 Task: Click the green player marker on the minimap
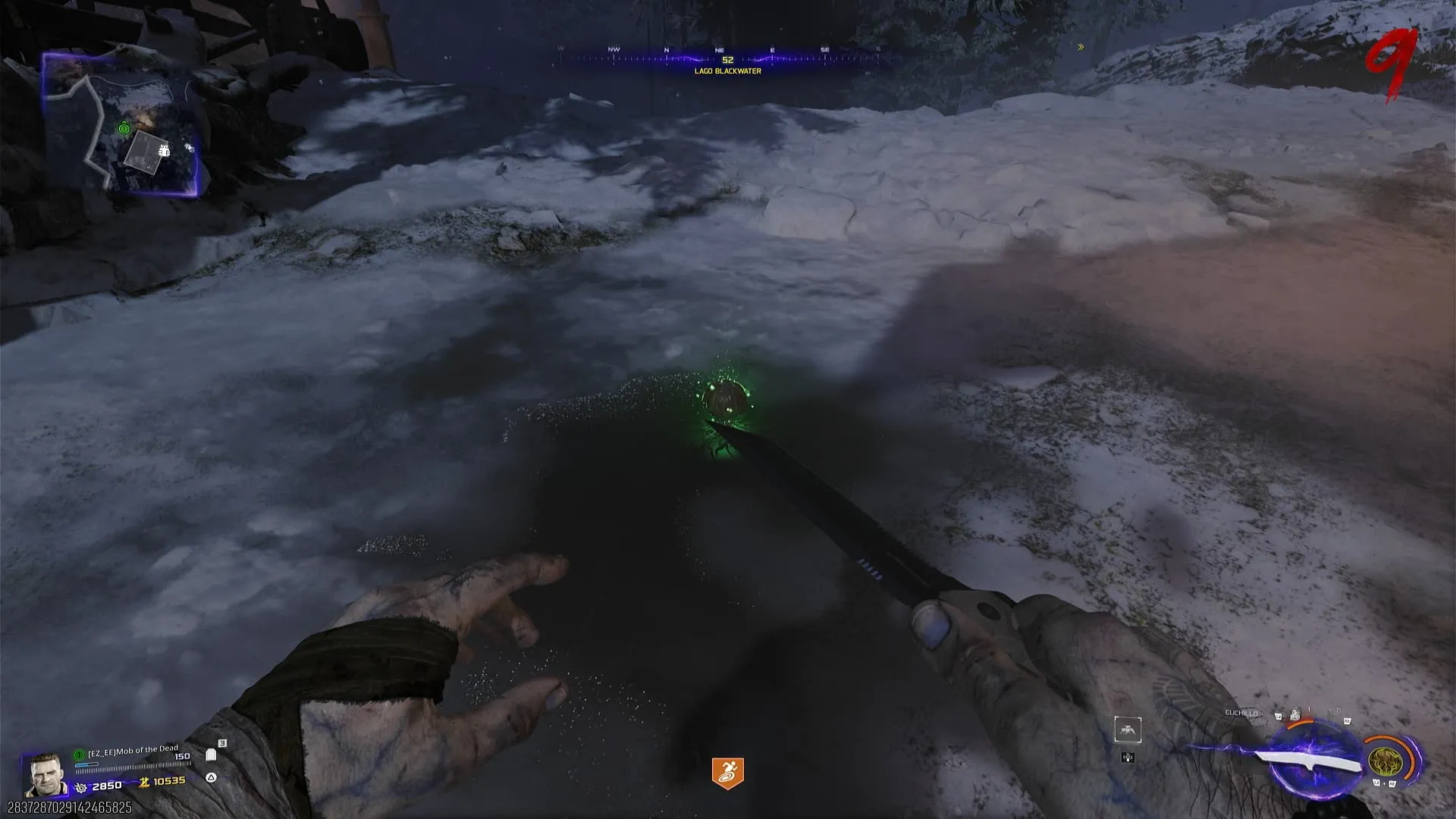pos(124,129)
